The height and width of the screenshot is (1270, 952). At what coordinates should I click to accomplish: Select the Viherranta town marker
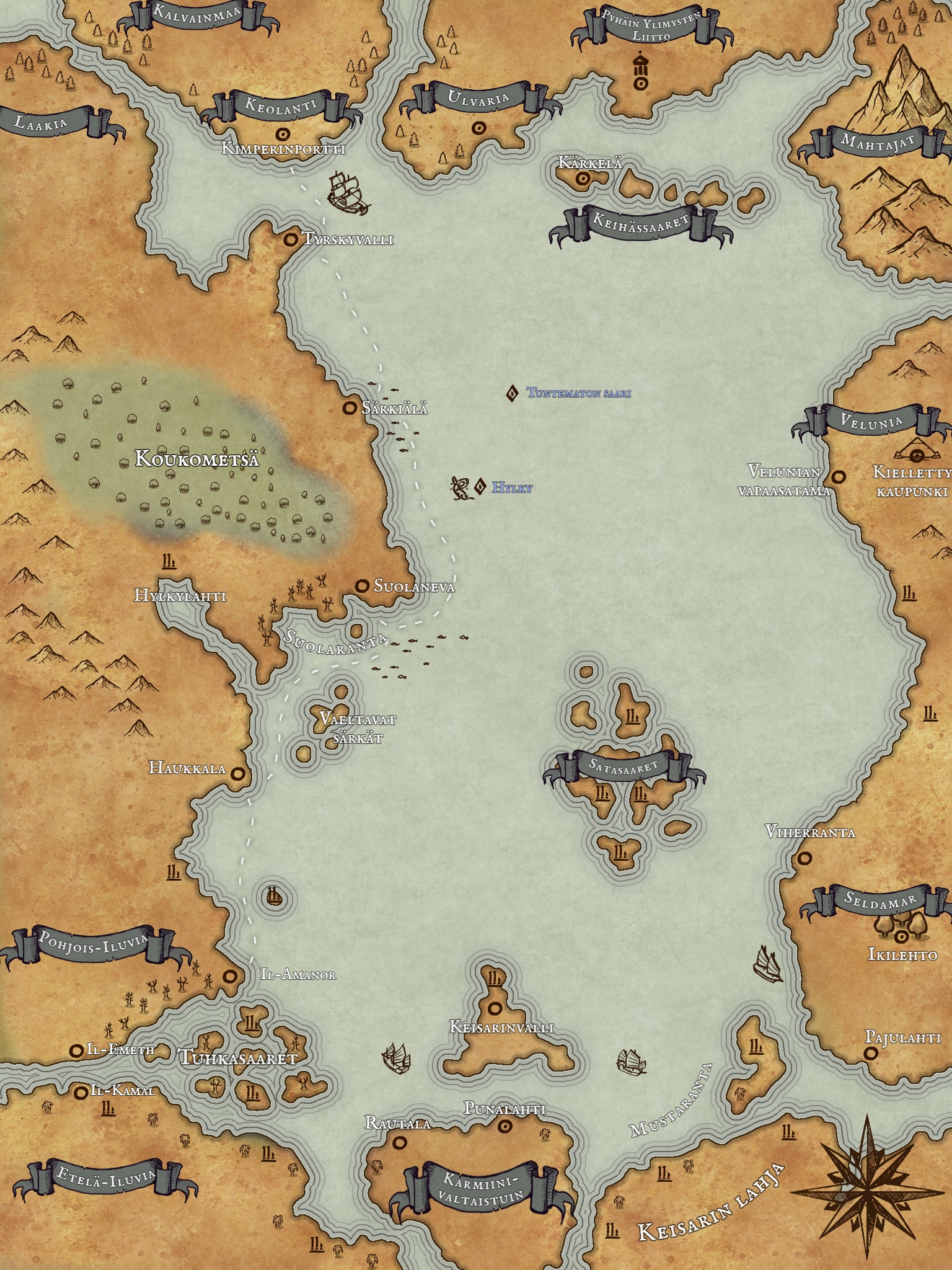[x=804, y=858]
